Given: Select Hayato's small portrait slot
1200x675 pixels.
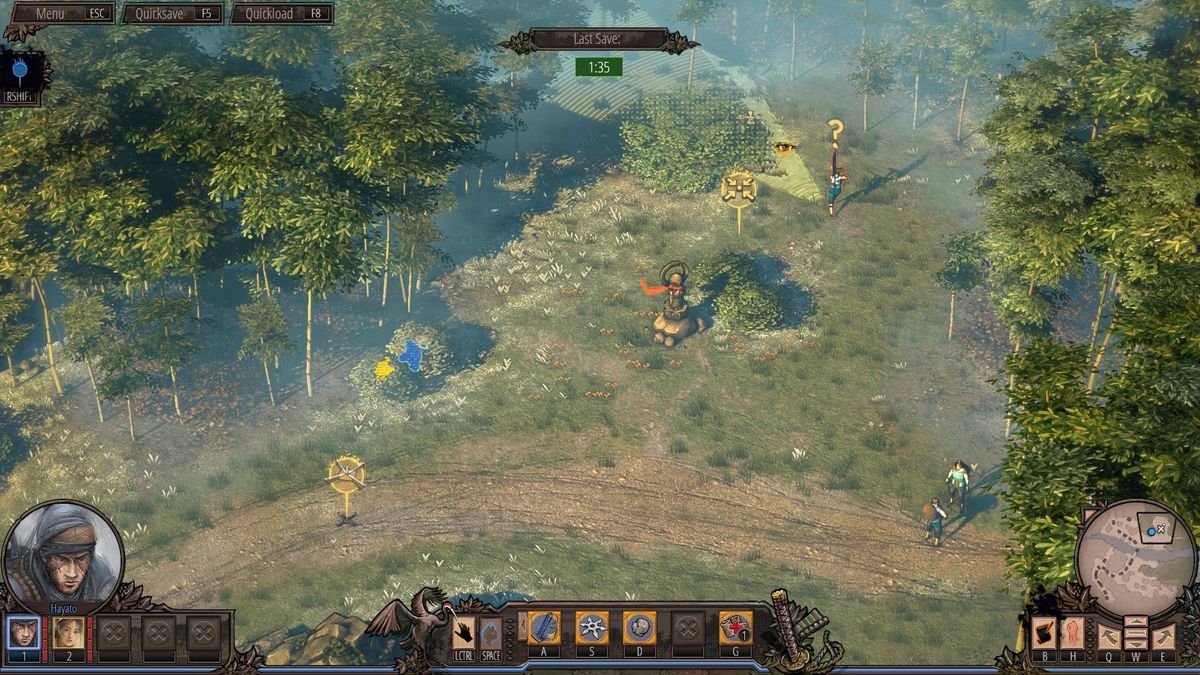Looking at the screenshot, I should (24, 633).
